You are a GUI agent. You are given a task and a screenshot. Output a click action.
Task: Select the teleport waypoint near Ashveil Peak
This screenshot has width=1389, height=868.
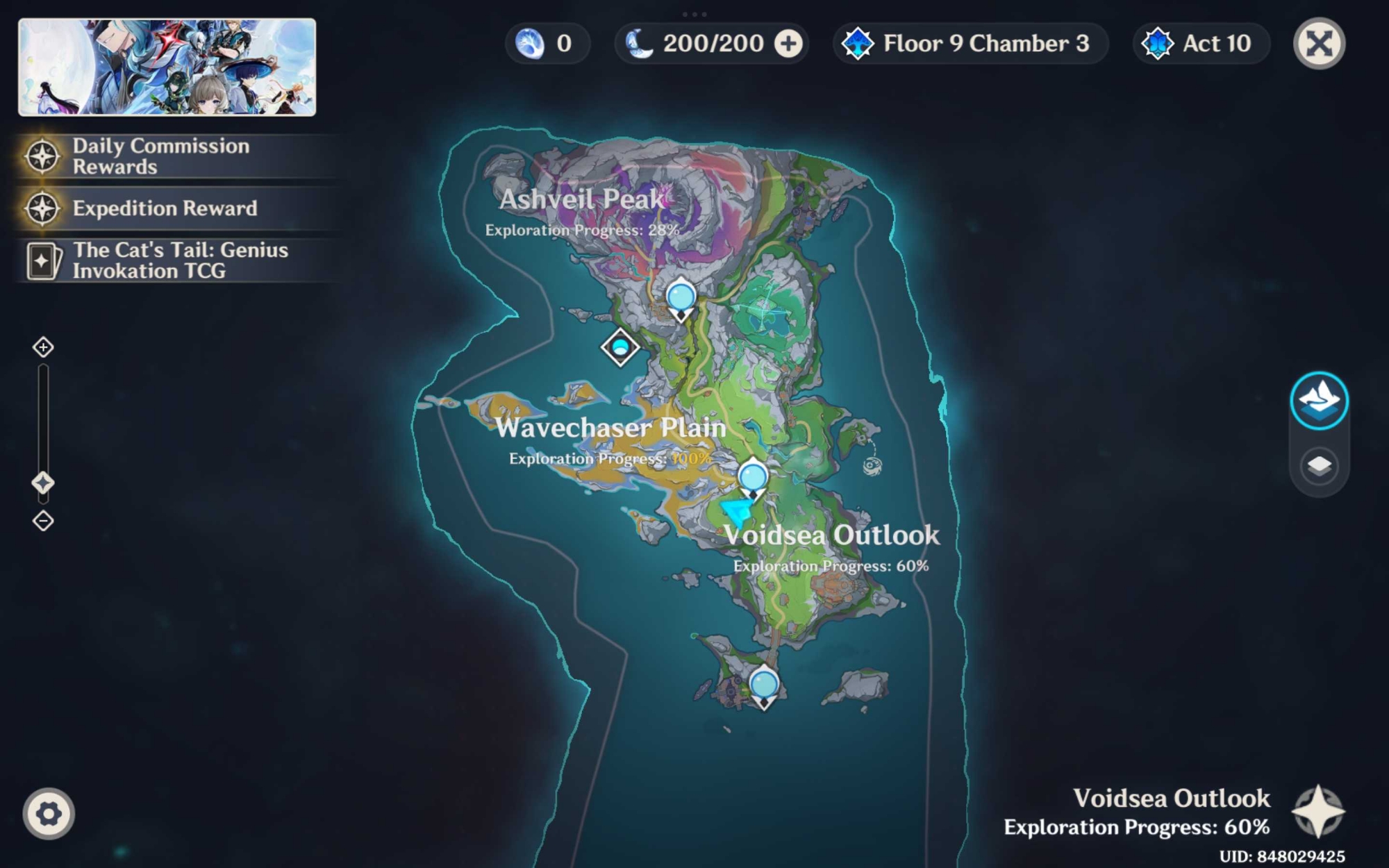pos(681,299)
